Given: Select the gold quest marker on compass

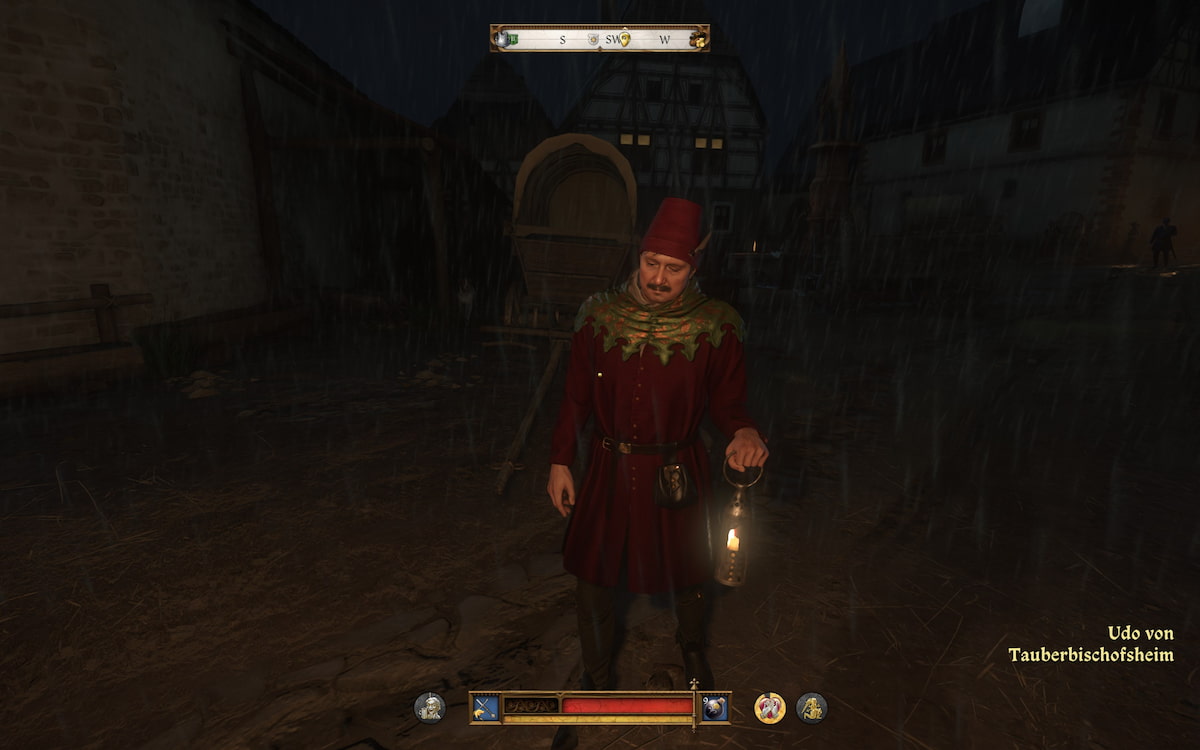Looking at the screenshot, I should (x=624, y=39).
